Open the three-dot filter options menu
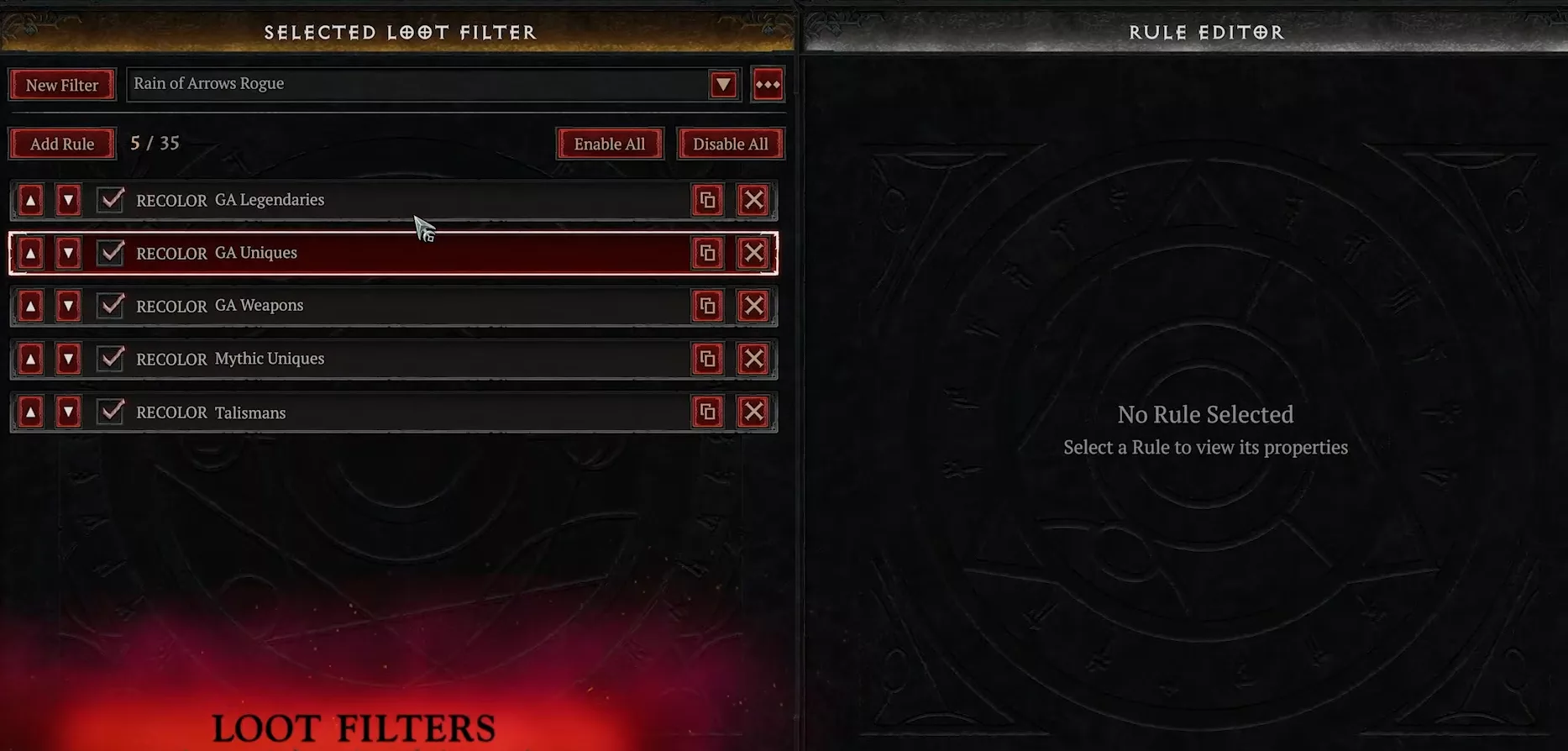Screen dimensions: 1568x751 click(768, 85)
